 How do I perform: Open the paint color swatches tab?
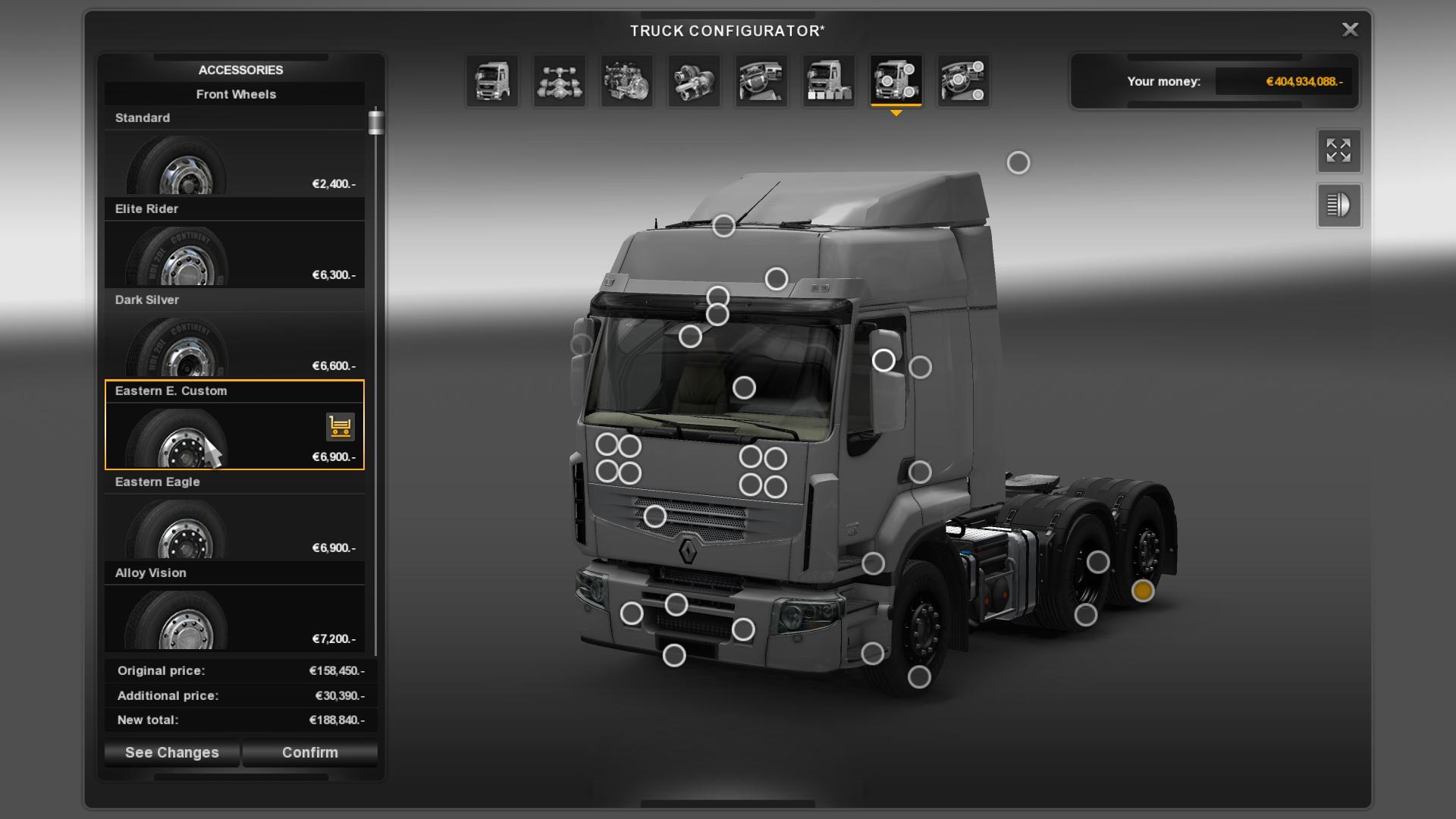point(828,80)
